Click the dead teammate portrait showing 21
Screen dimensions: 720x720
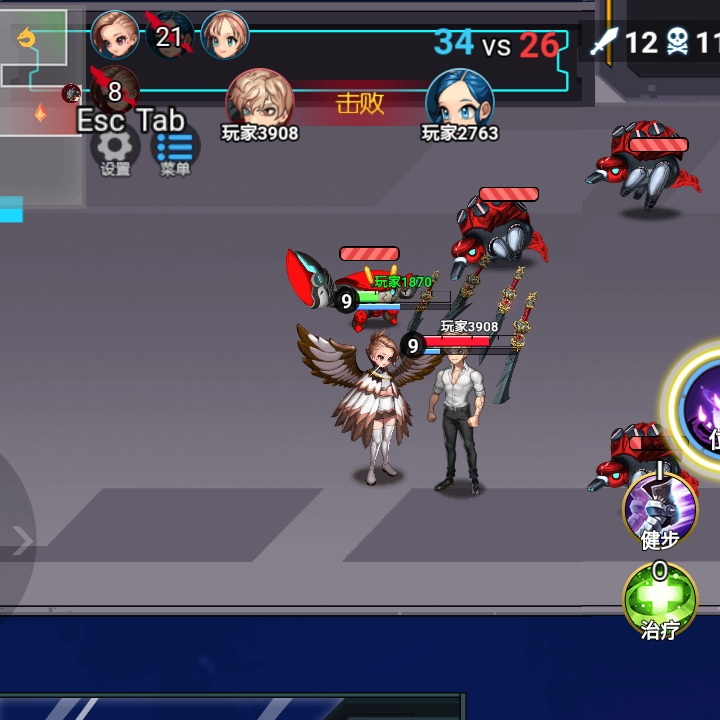[x=169, y=36]
